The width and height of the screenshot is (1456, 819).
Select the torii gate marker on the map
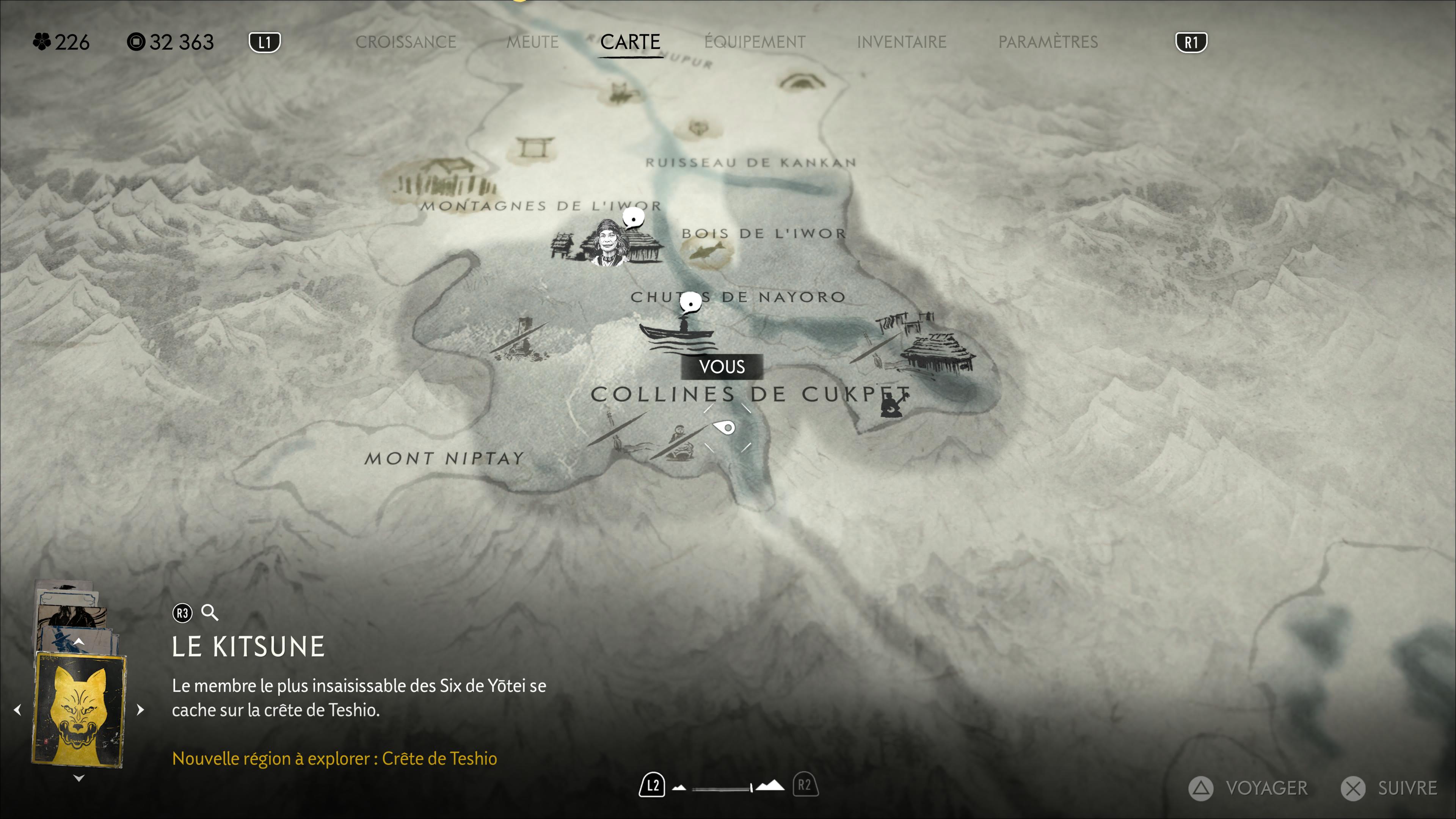tap(531, 147)
